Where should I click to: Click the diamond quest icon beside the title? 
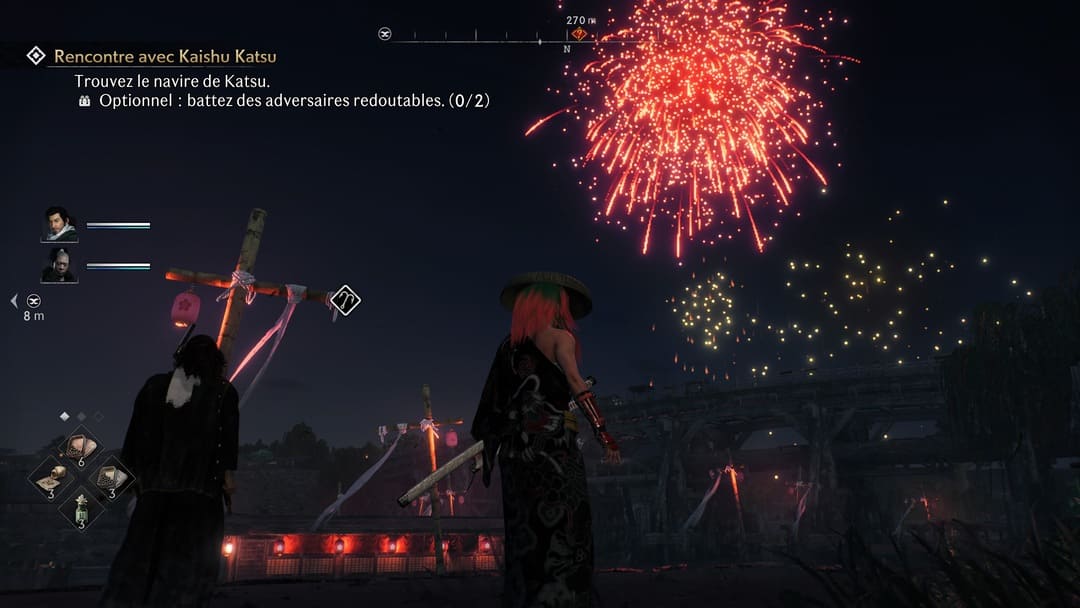coord(36,56)
